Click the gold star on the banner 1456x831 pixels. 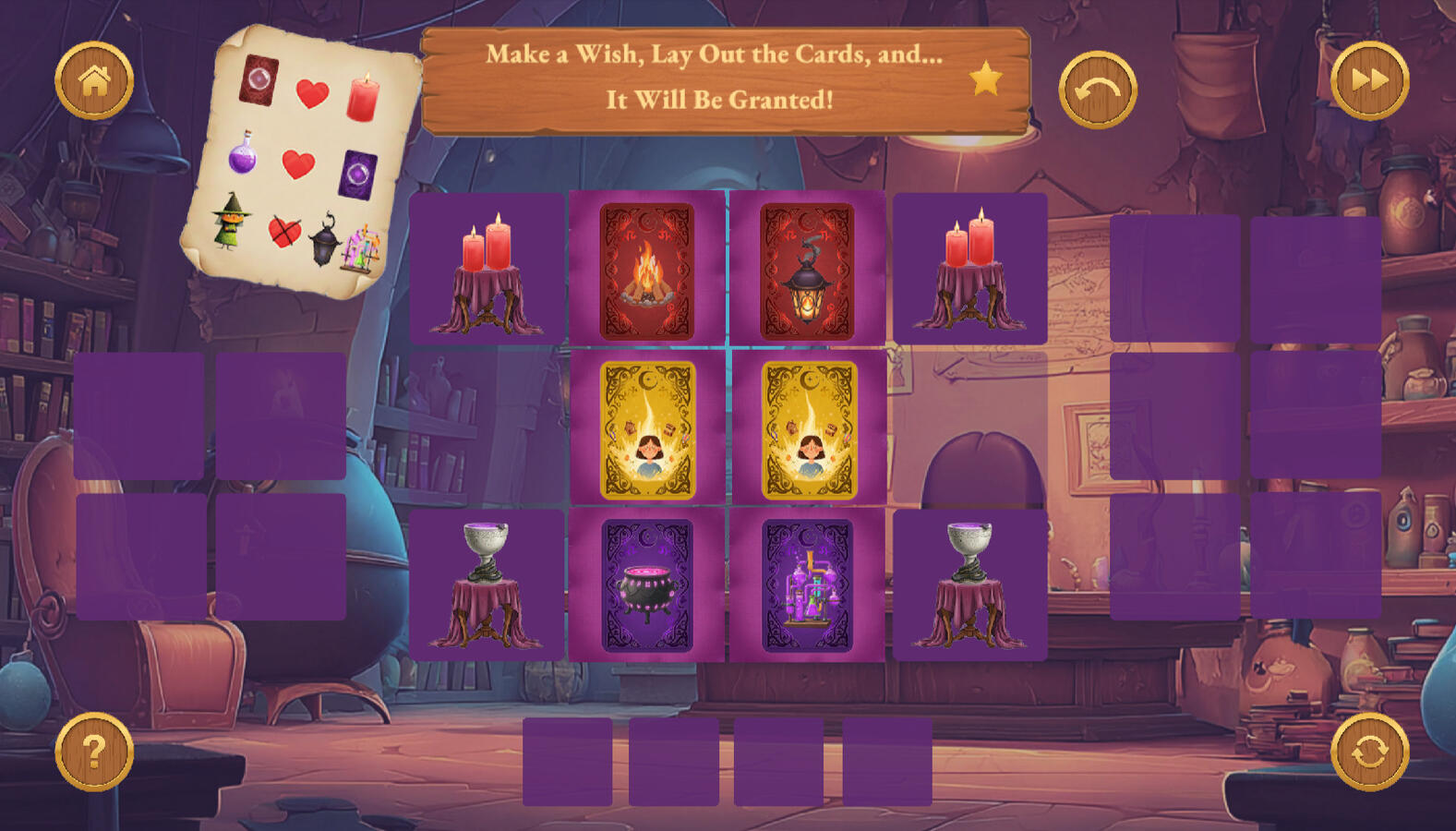pos(985,79)
